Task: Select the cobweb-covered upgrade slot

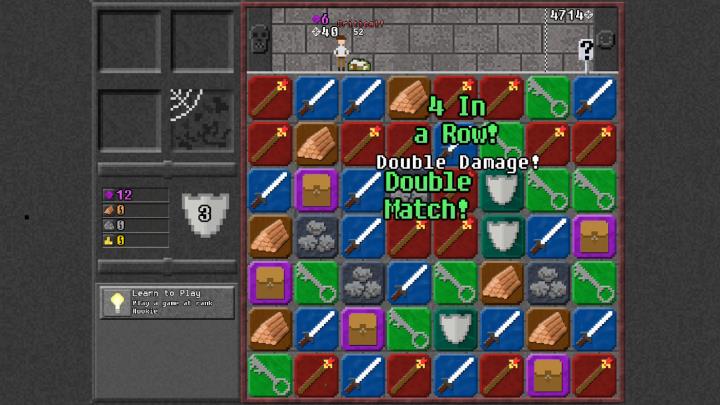Action: click(201, 121)
